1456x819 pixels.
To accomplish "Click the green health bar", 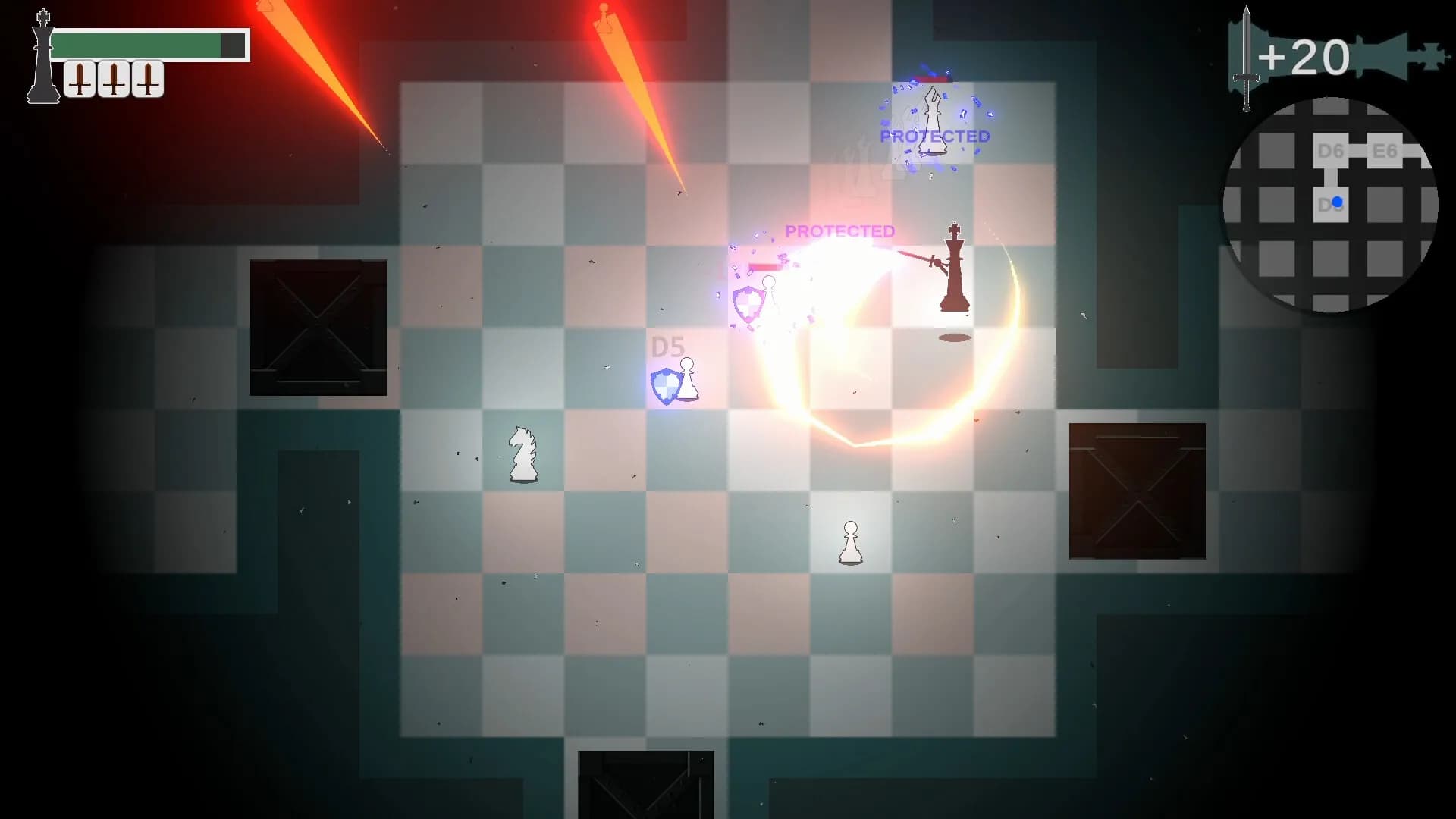I will pos(140,44).
